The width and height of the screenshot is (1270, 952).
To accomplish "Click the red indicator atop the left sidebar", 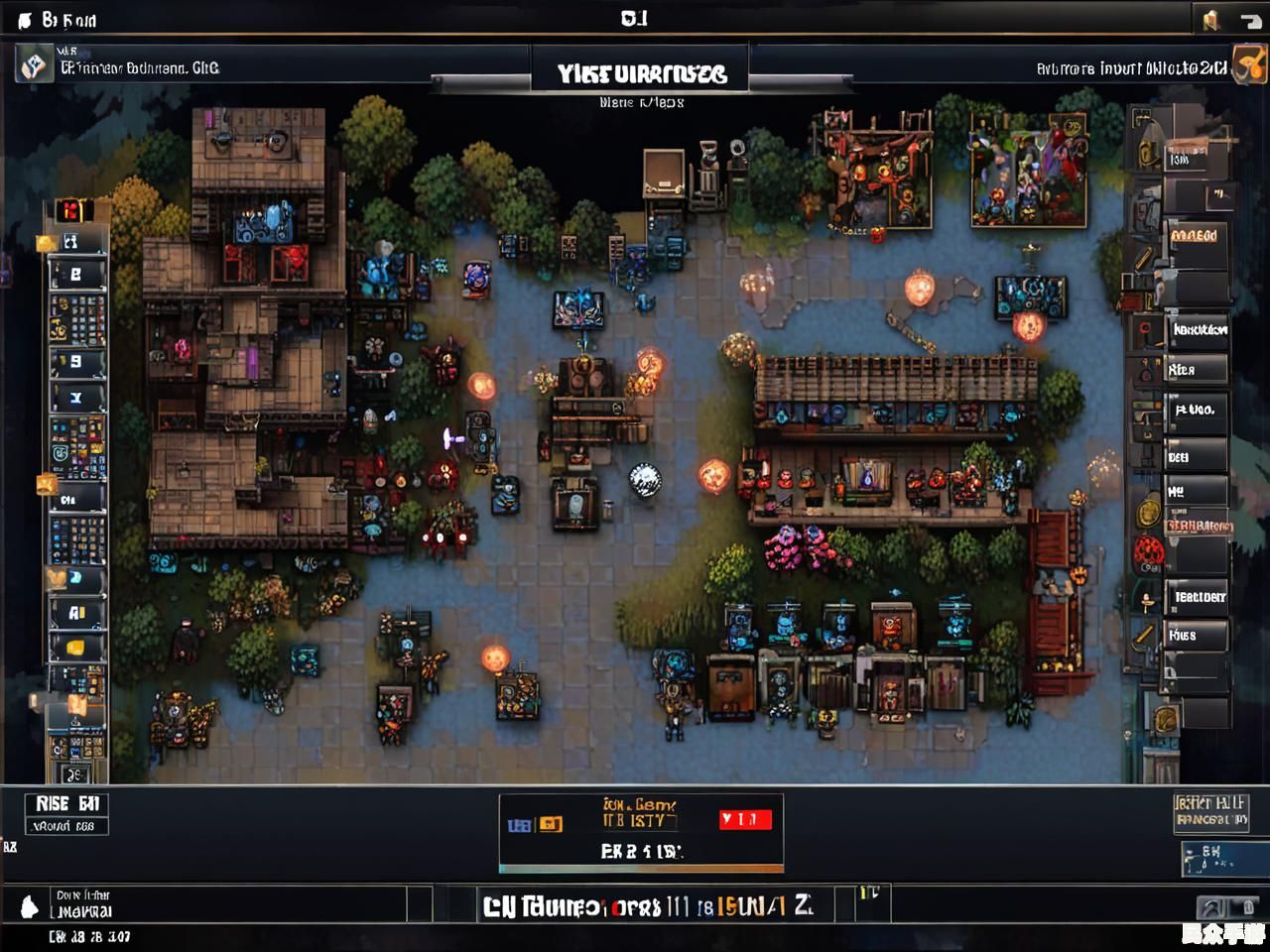I will pyautogui.click(x=70, y=210).
